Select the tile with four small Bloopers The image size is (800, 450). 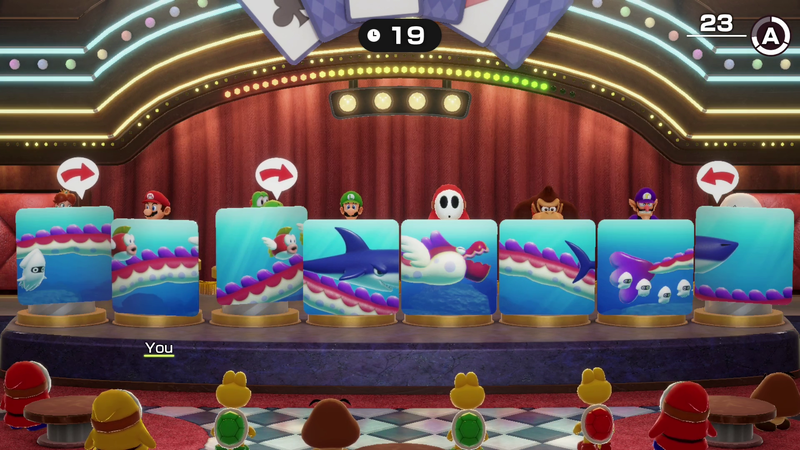645,266
